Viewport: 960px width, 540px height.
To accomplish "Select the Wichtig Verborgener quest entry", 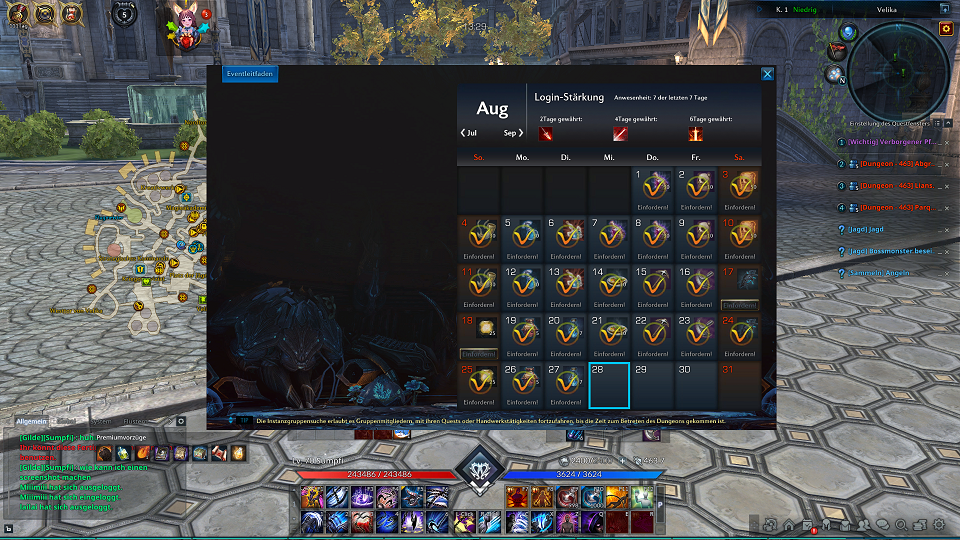I will tap(891, 142).
